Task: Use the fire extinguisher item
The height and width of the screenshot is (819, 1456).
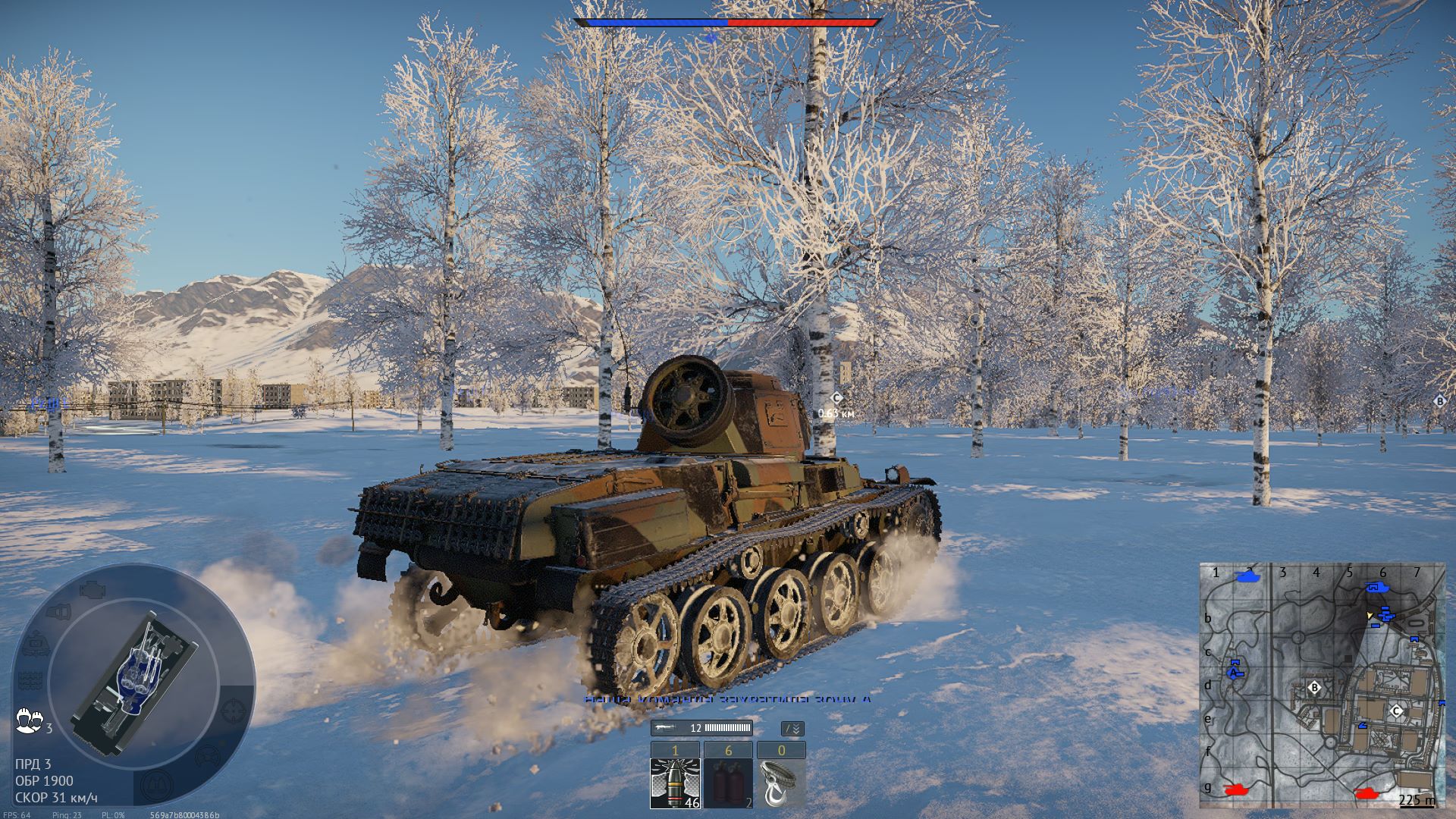Action: 728,783
